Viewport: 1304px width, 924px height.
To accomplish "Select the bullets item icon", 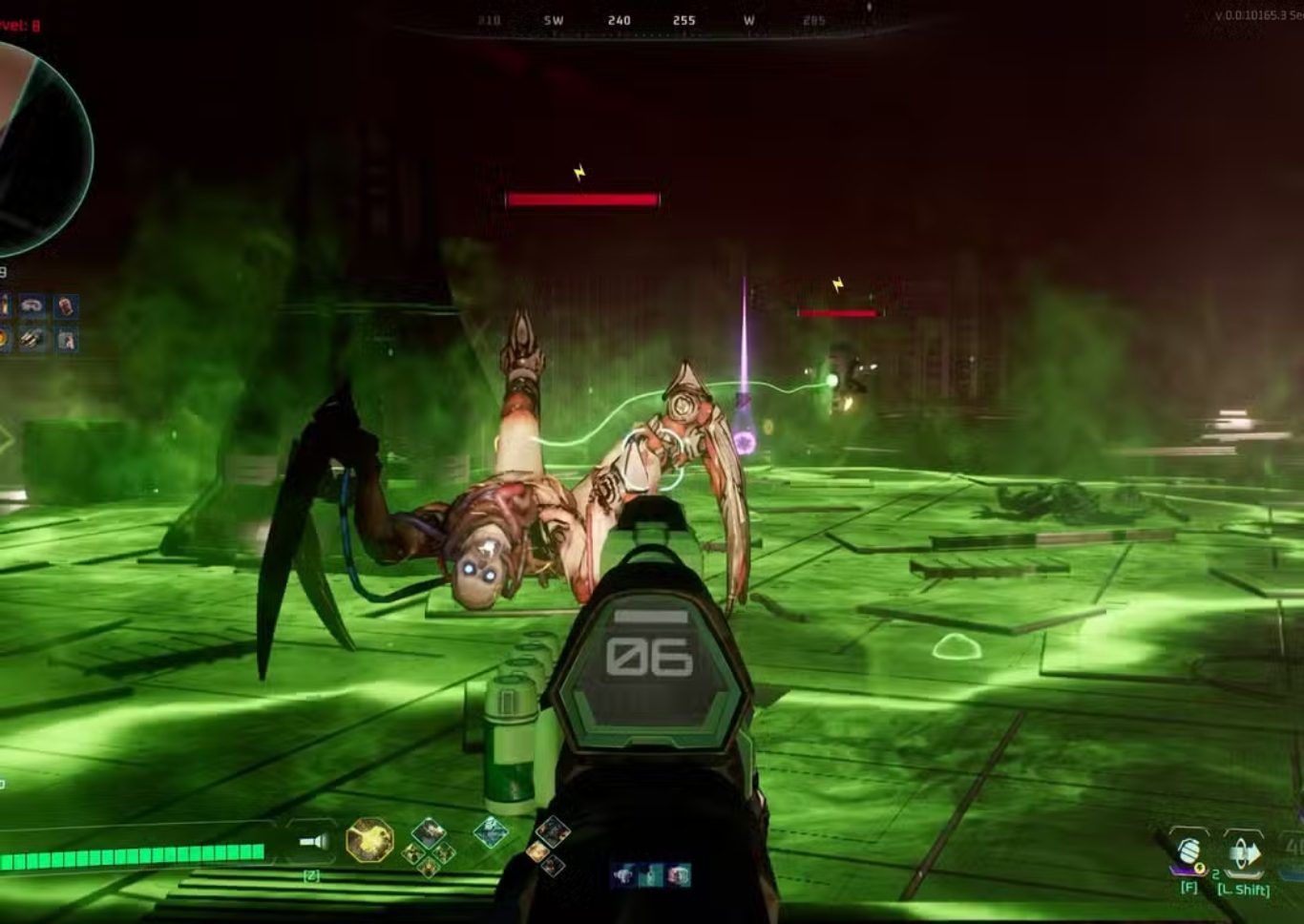I will [x=32, y=339].
